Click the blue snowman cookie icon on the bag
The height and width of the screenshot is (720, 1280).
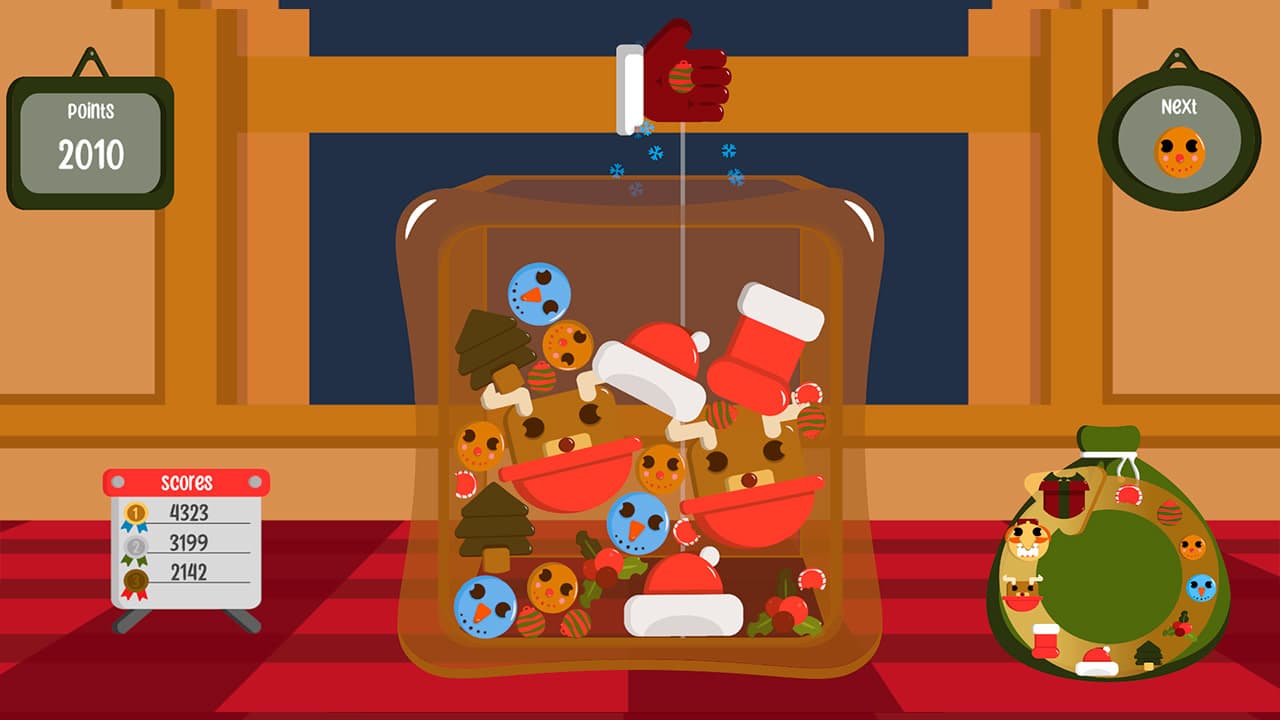point(1201,588)
